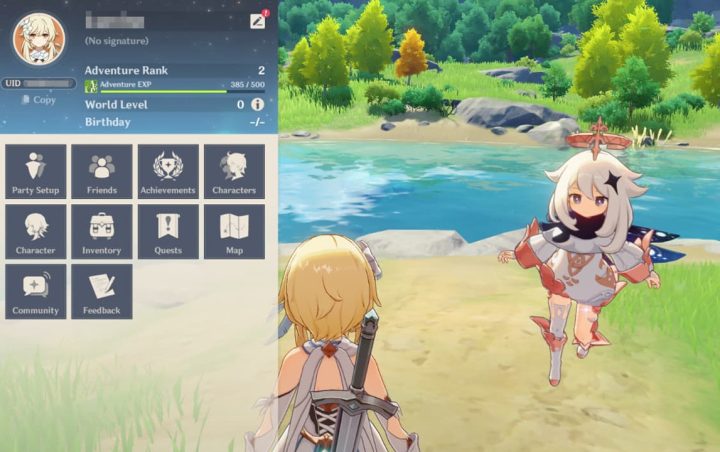Image resolution: width=720 pixels, height=452 pixels.
Task: Select the Character menu tile
Action: click(35, 231)
